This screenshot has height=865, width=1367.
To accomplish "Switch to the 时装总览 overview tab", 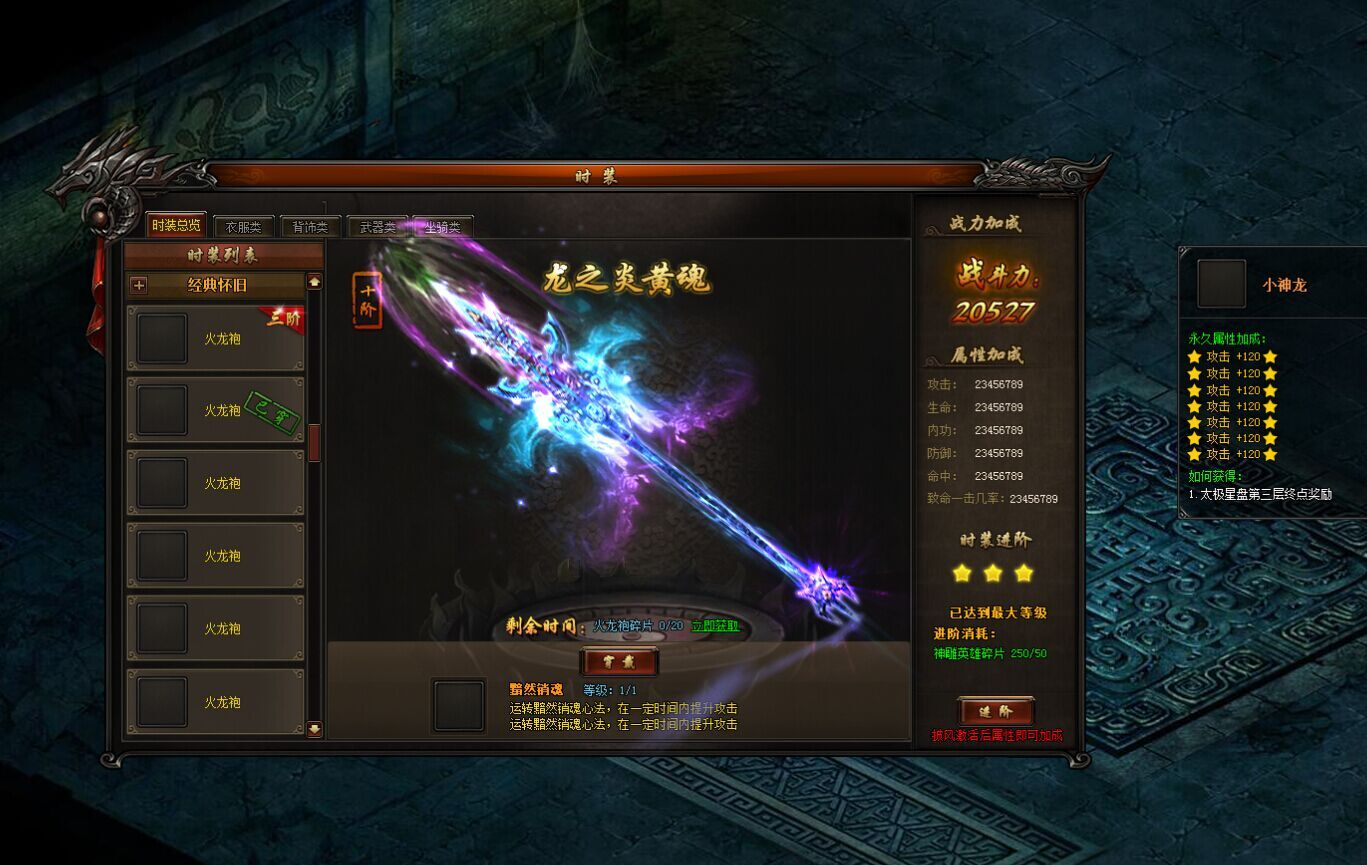I will pos(176,225).
